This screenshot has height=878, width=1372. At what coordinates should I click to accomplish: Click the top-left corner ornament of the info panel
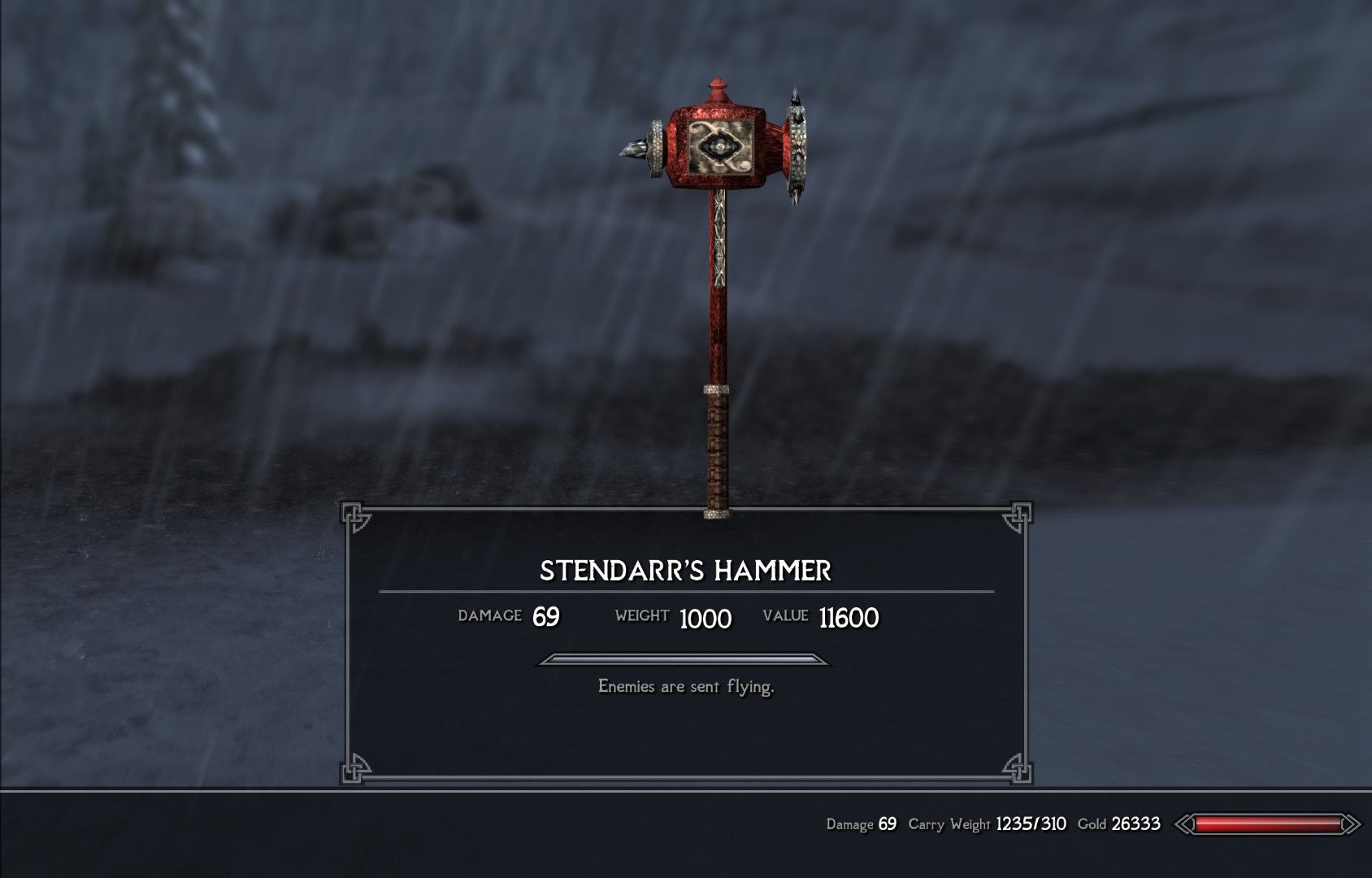[354, 515]
